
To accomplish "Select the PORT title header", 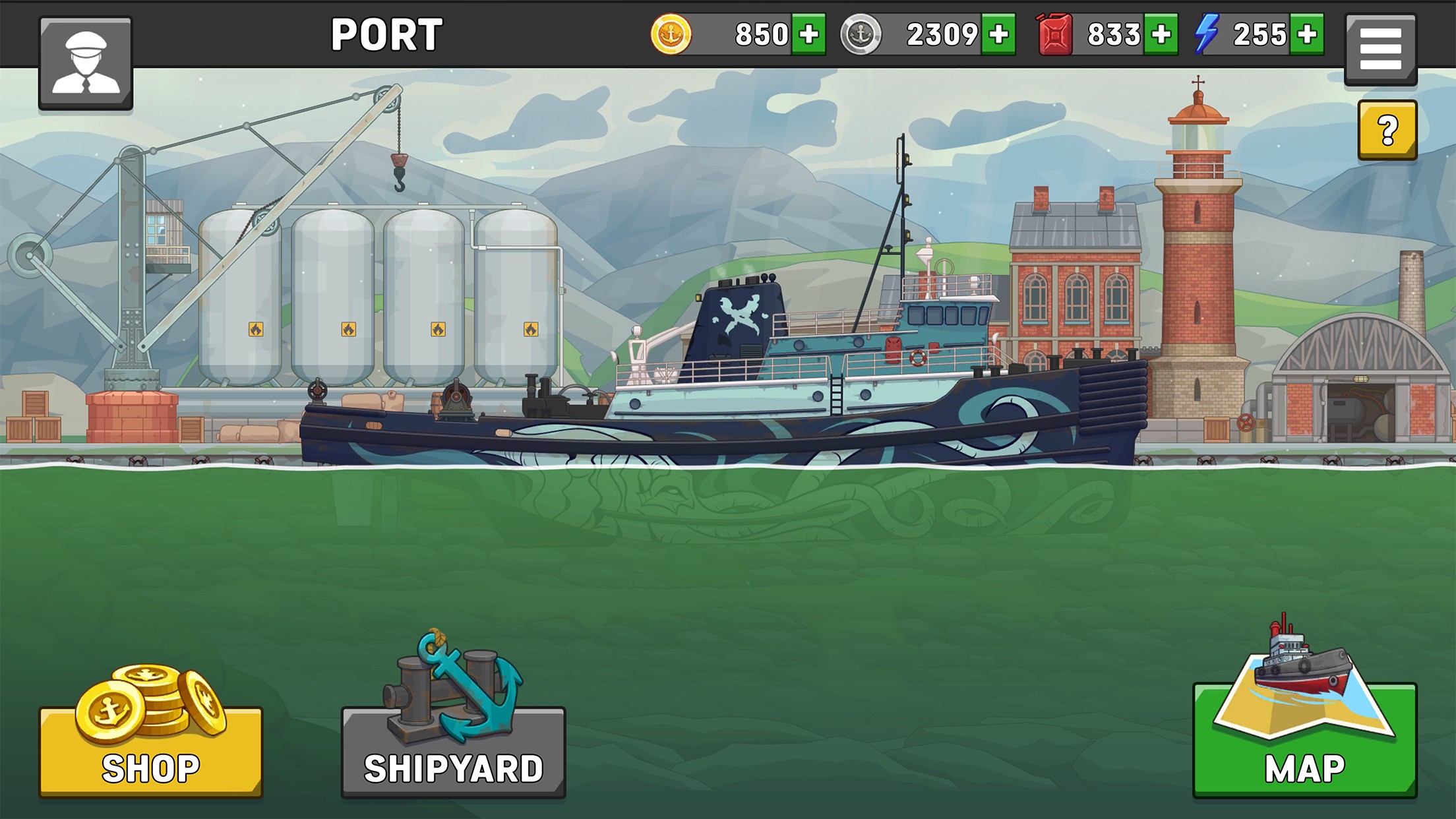I will (387, 32).
